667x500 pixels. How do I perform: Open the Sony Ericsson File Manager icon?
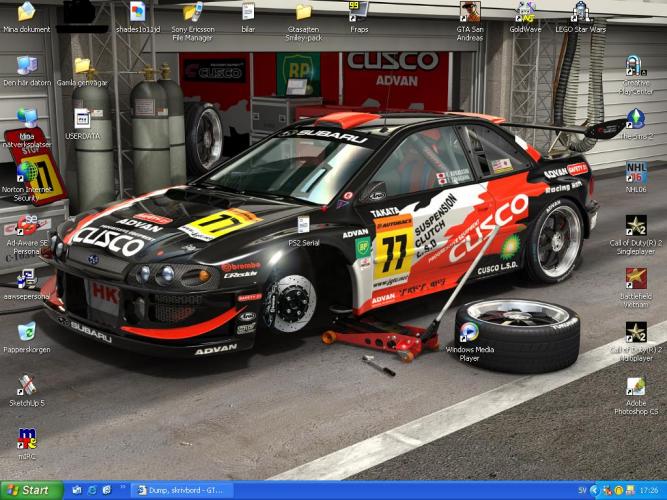click(x=192, y=13)
